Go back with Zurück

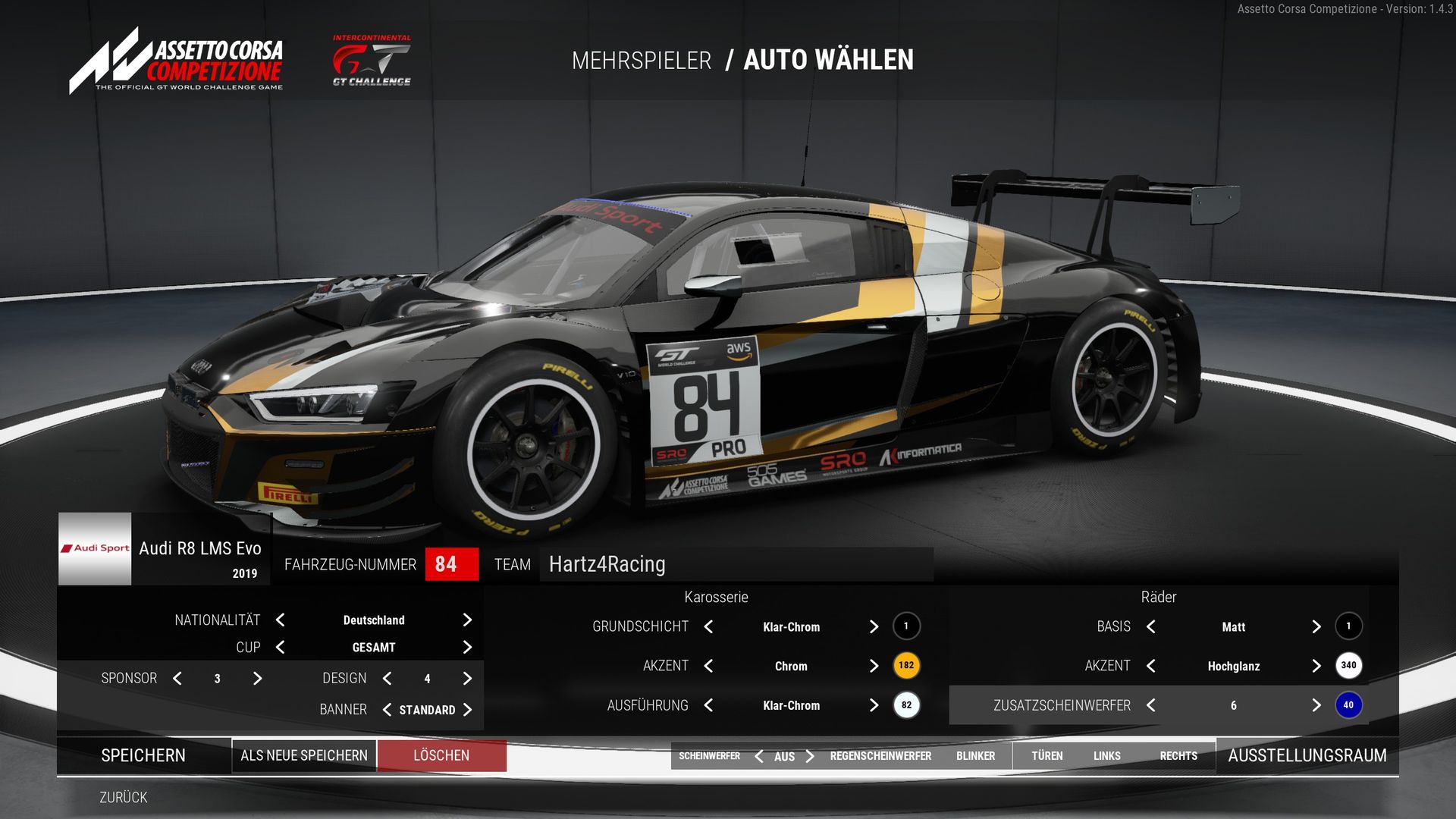(x=124, y=797)
